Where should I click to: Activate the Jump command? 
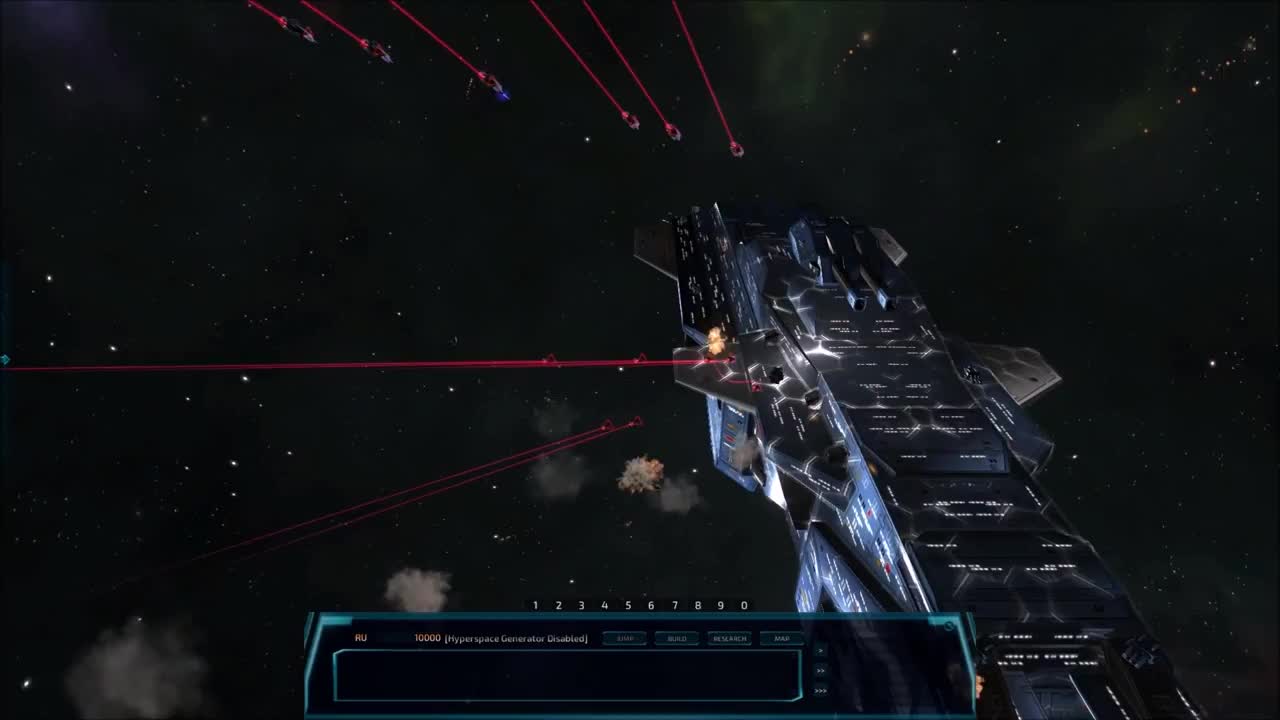(625, 637)
